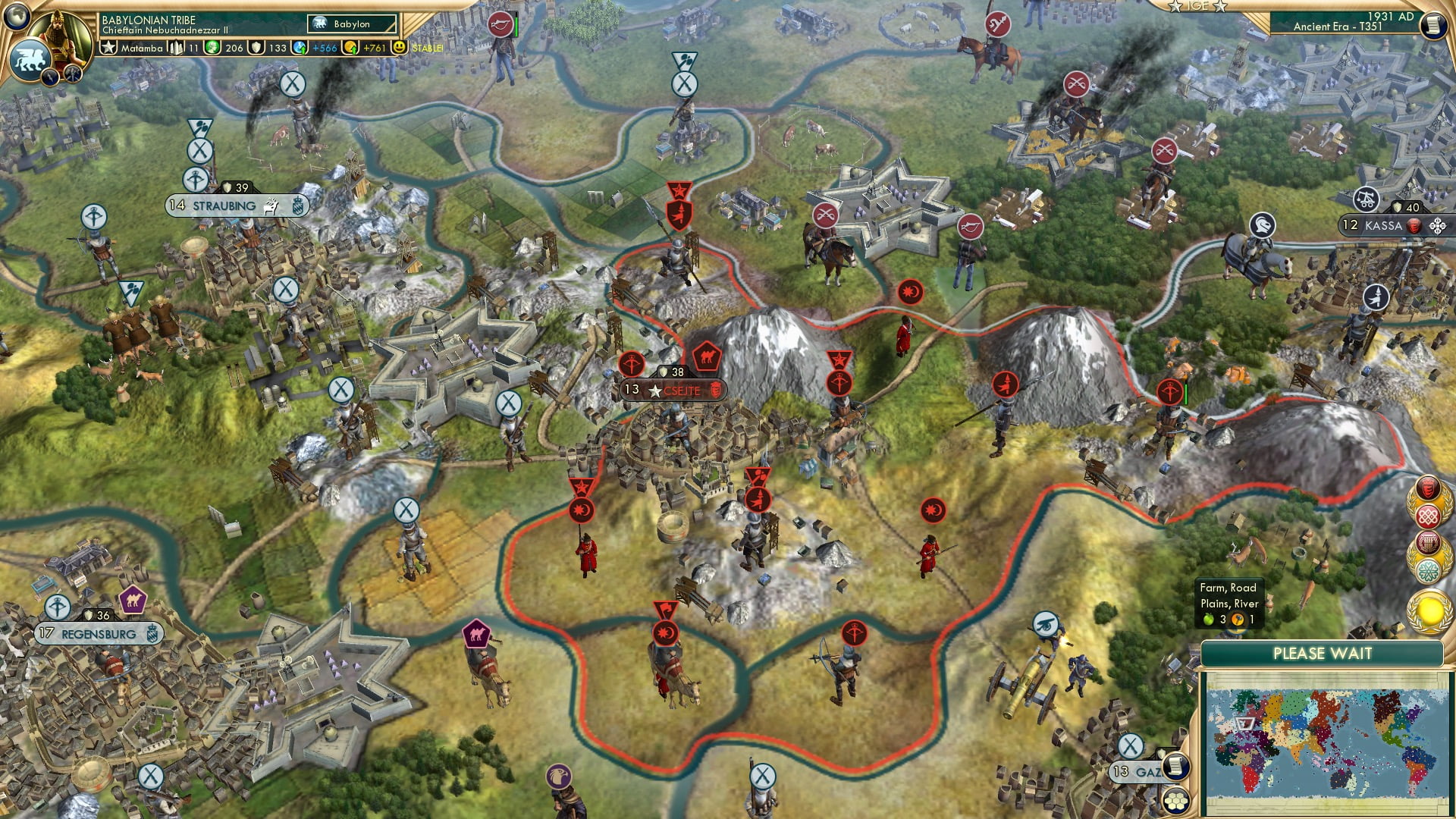This screenshot has height=819, width=1456.
Task: Select the pink knot emblem notification on the right
Action: (1429, 516)
